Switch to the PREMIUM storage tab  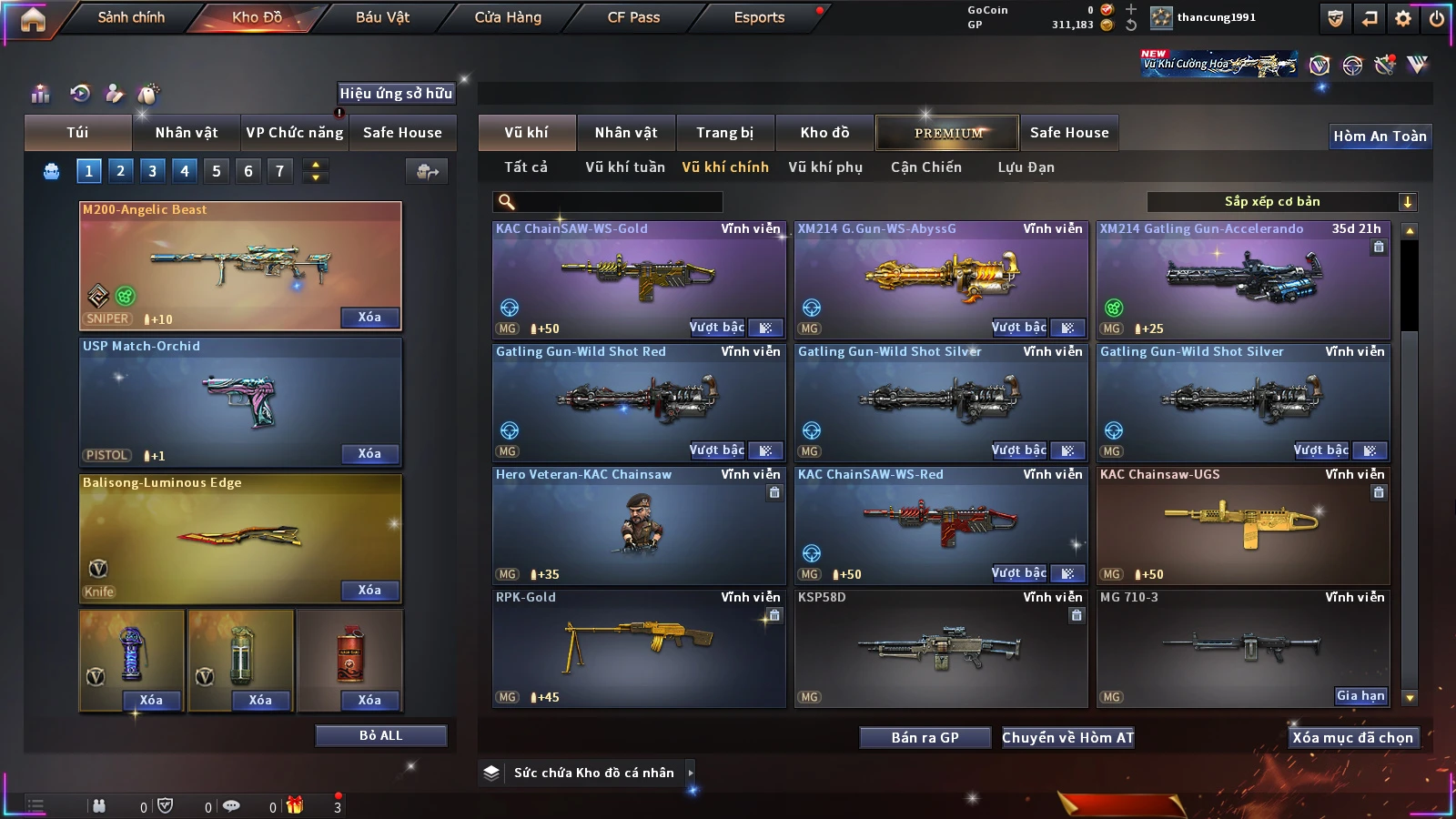pos(947,133)
